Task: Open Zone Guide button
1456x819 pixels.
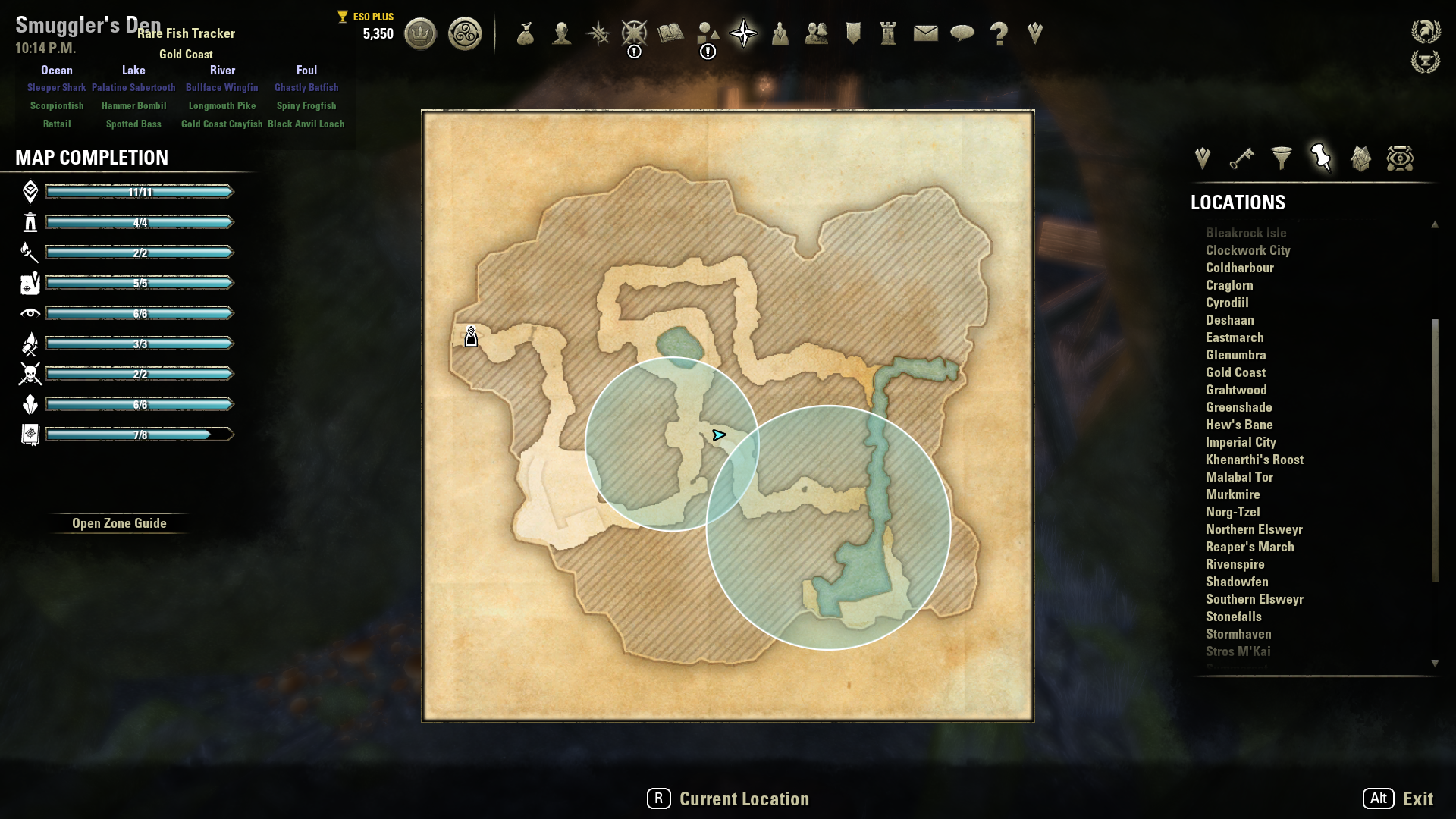Action: pos(119,523)
